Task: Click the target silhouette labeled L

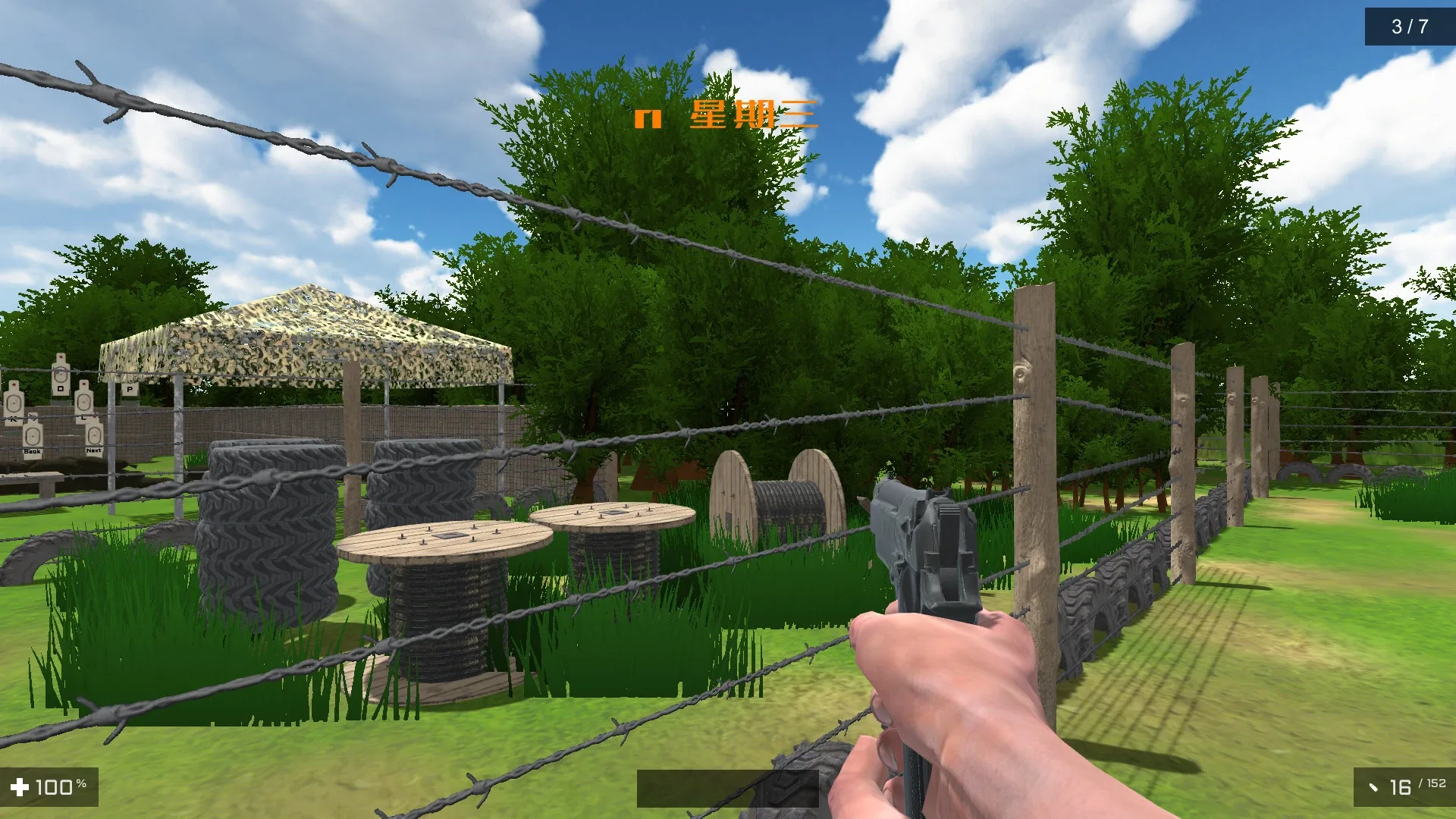Action: coord(83,402)
